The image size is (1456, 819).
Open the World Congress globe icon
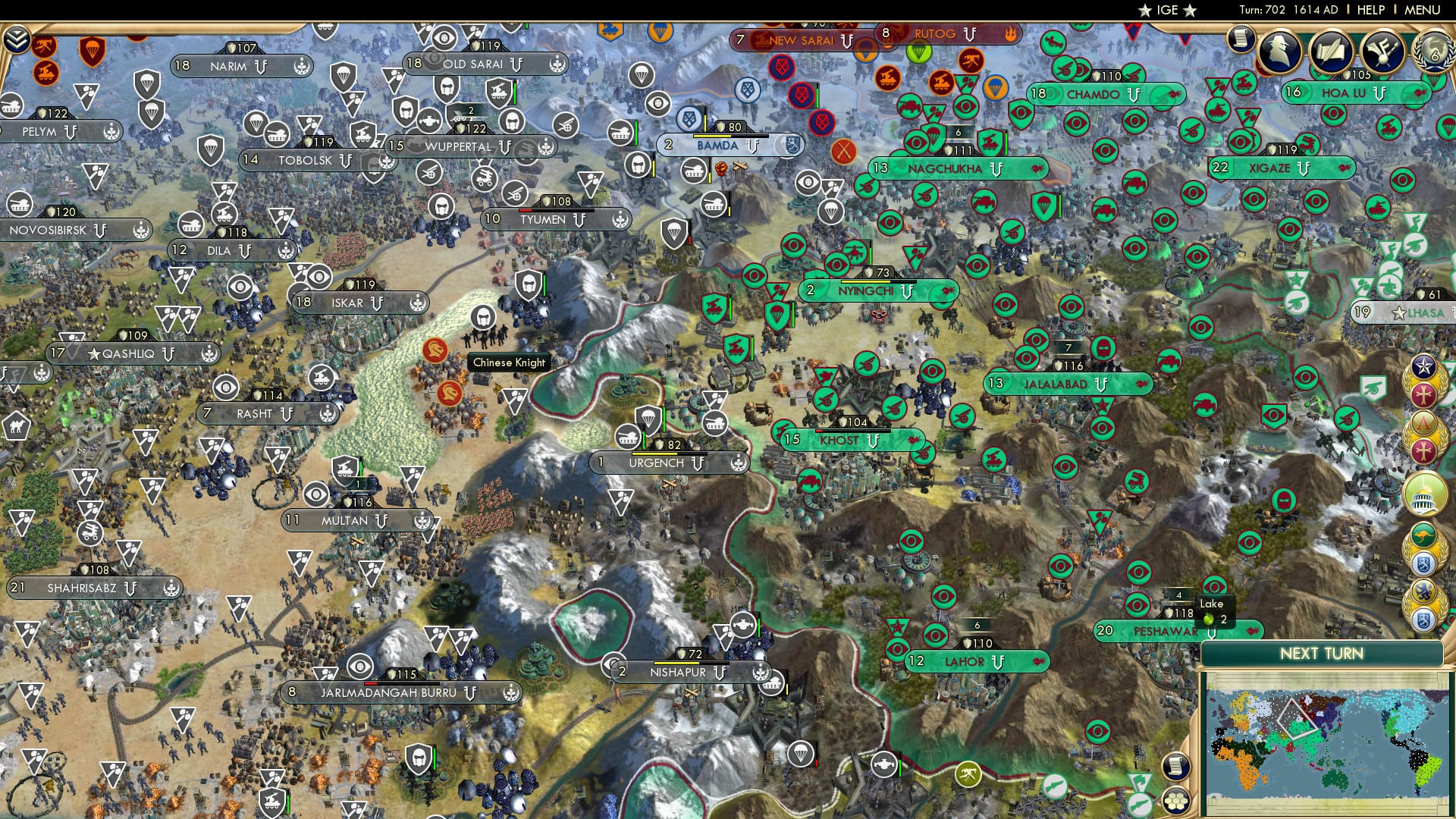coord(1435,51)
